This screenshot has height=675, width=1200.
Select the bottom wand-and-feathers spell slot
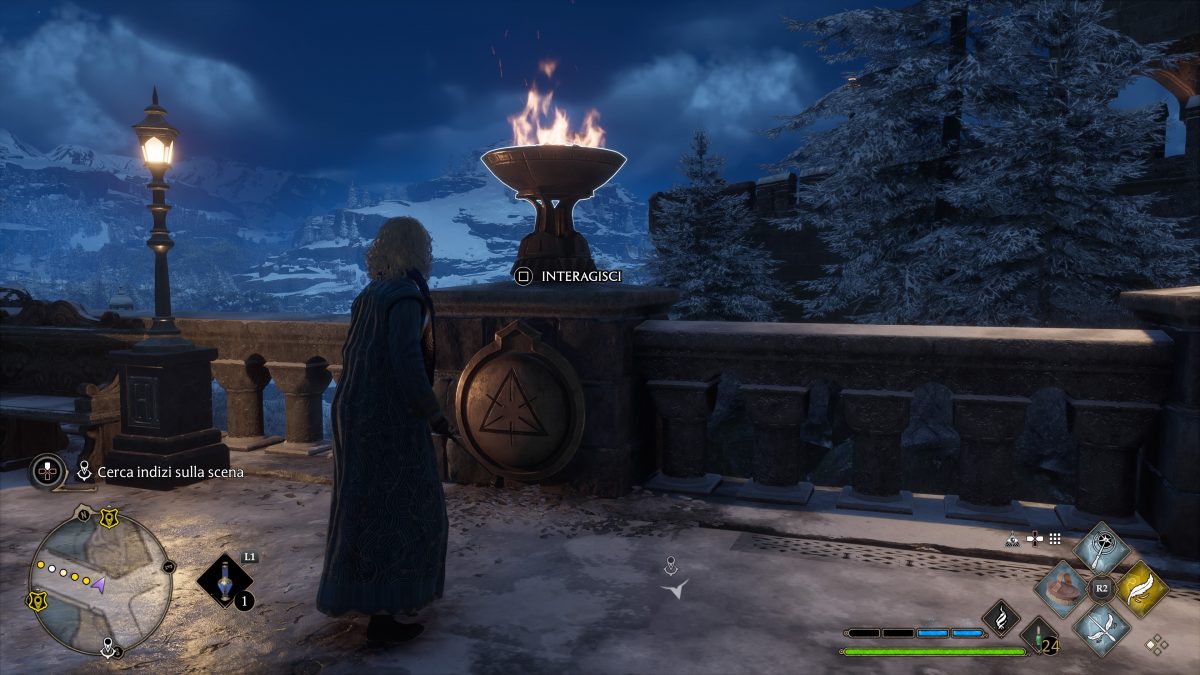pos(1101,629)
